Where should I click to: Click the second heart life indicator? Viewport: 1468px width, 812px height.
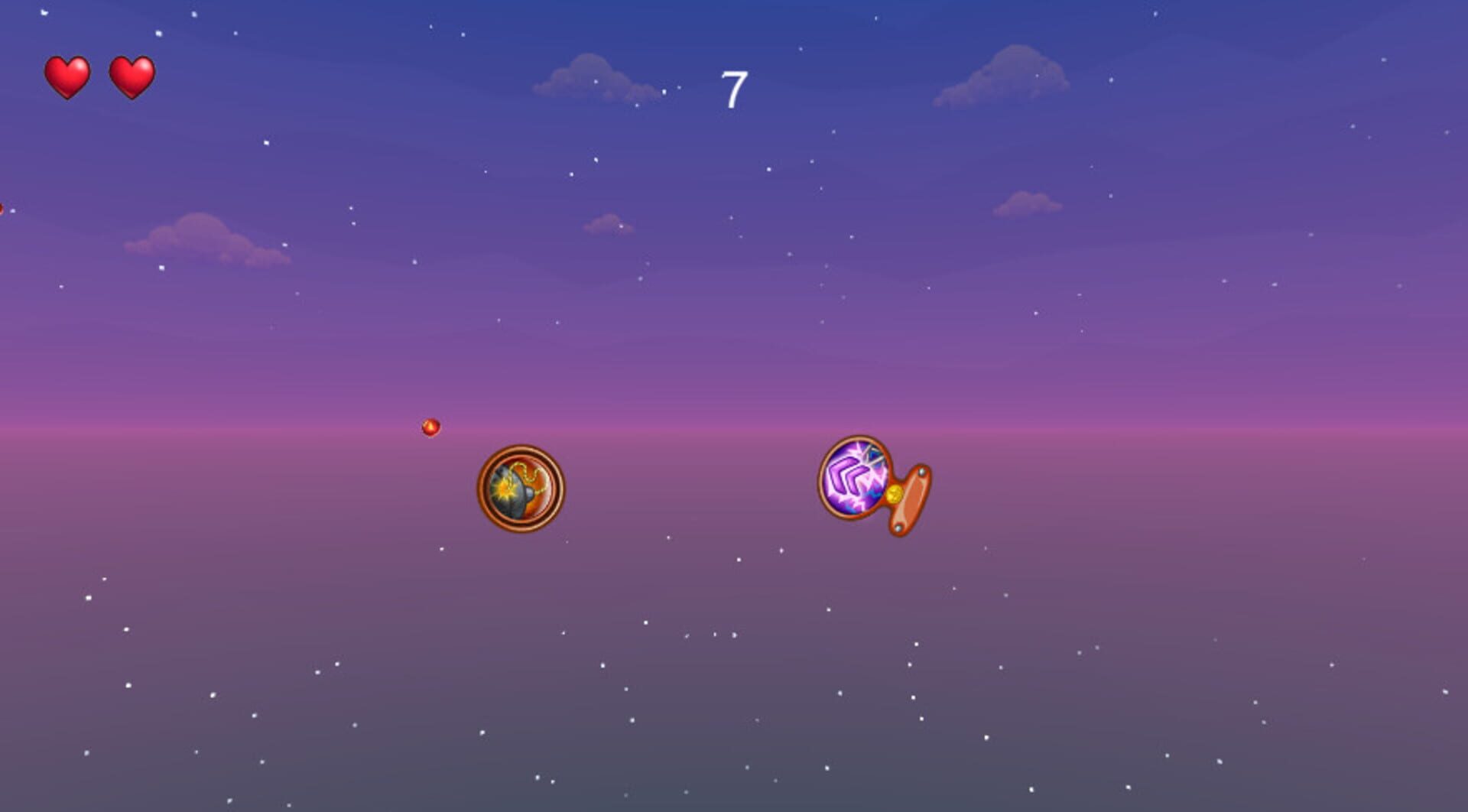133,75
